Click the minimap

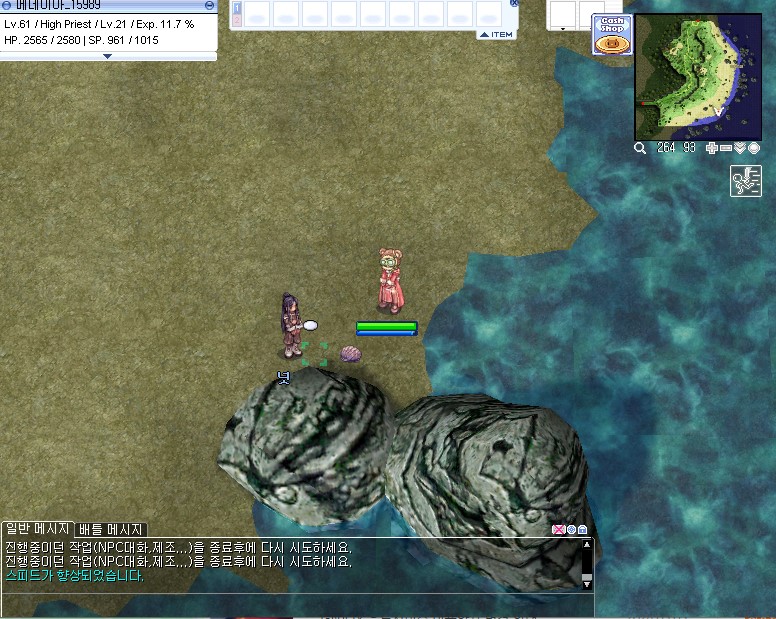696,76
